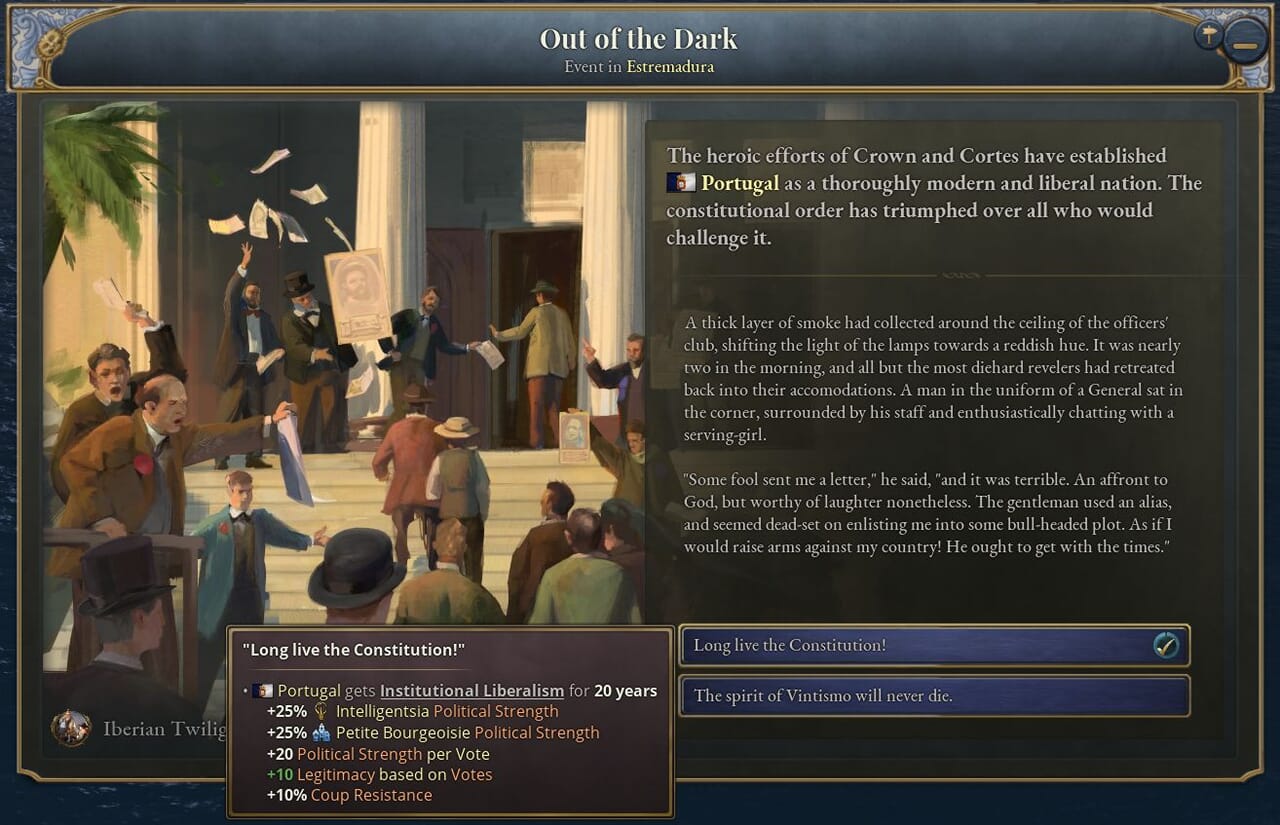Click the Institutional Liberalism modifier link
Screen dimensions: 1280x825
[x=471, y=691]
